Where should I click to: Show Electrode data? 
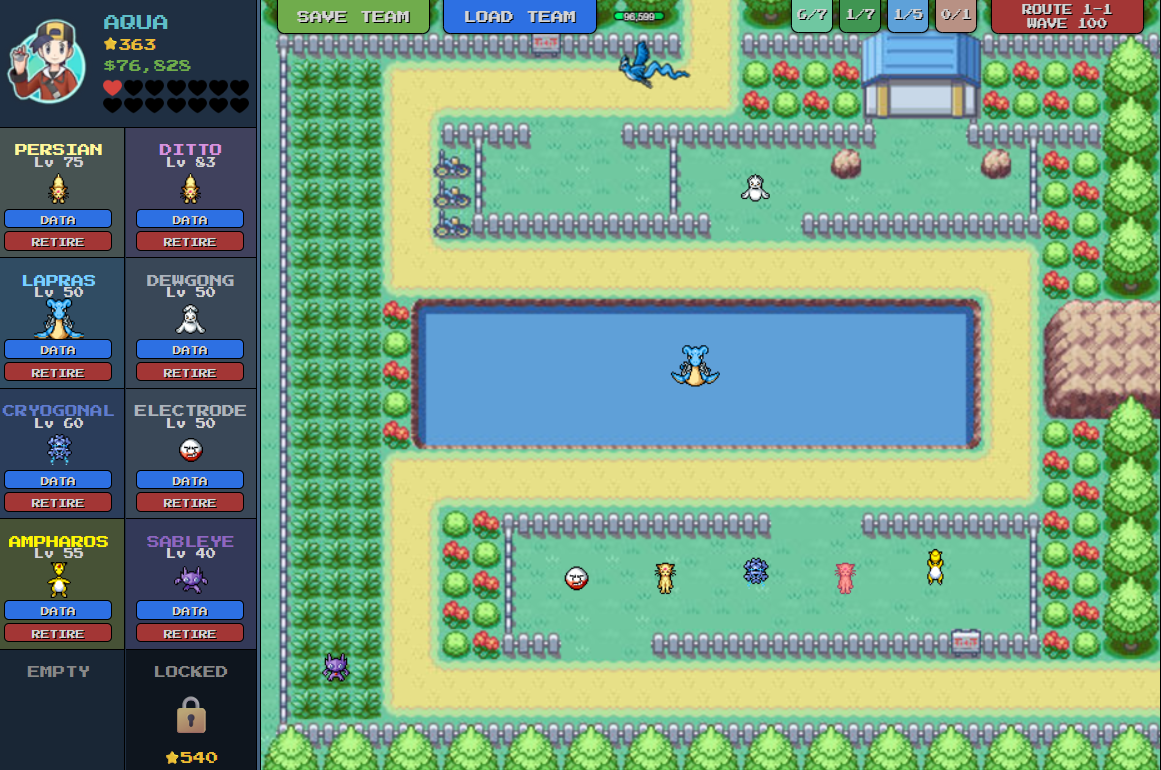[190, 480]
